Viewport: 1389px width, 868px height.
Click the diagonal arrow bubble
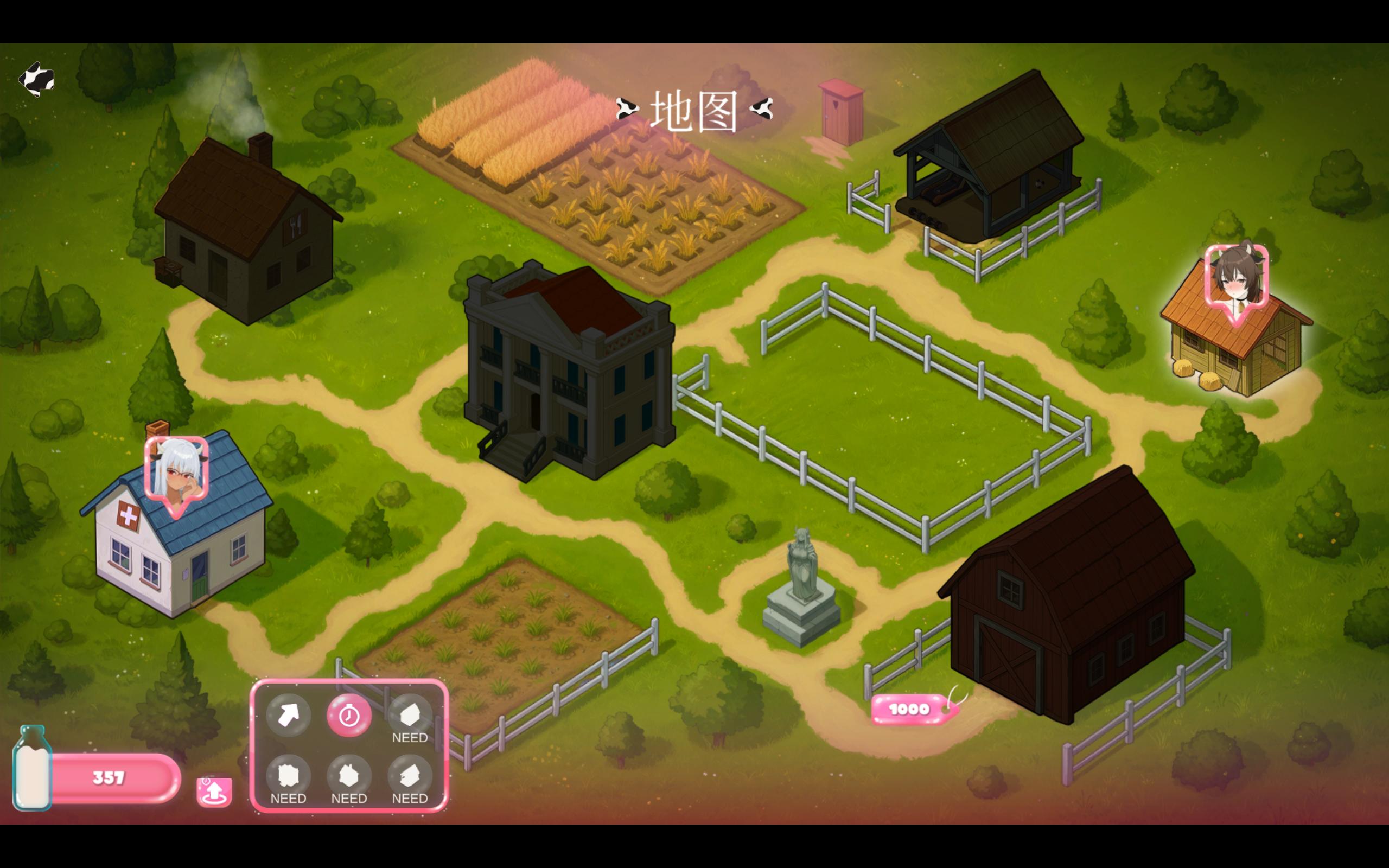(x=288, y=714)
